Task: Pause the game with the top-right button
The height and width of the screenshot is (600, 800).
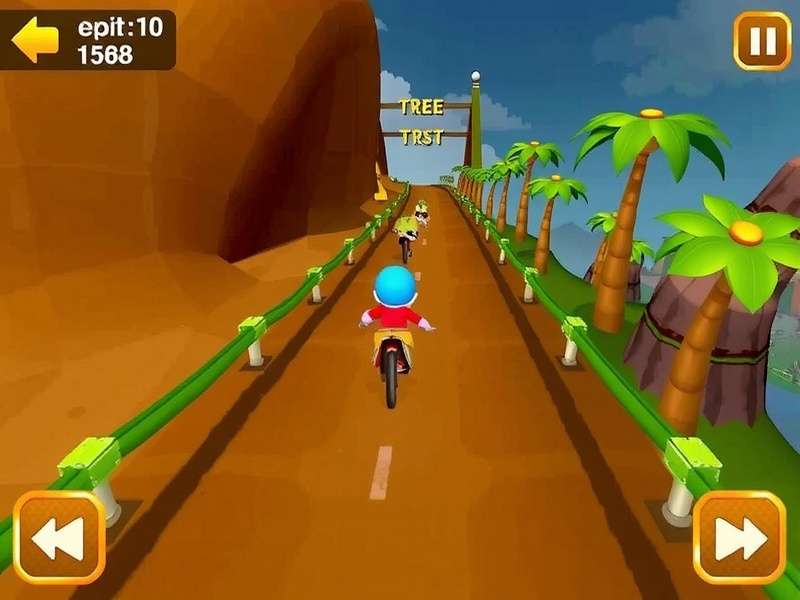Action: [761, 41]
